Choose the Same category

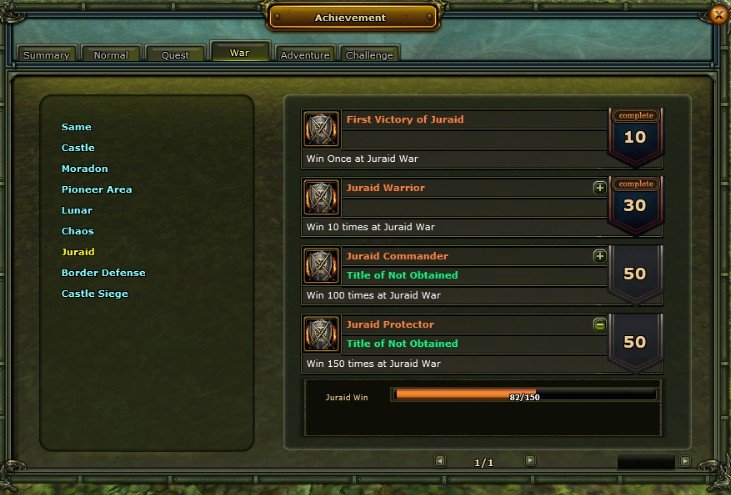[x=76, y=127]
